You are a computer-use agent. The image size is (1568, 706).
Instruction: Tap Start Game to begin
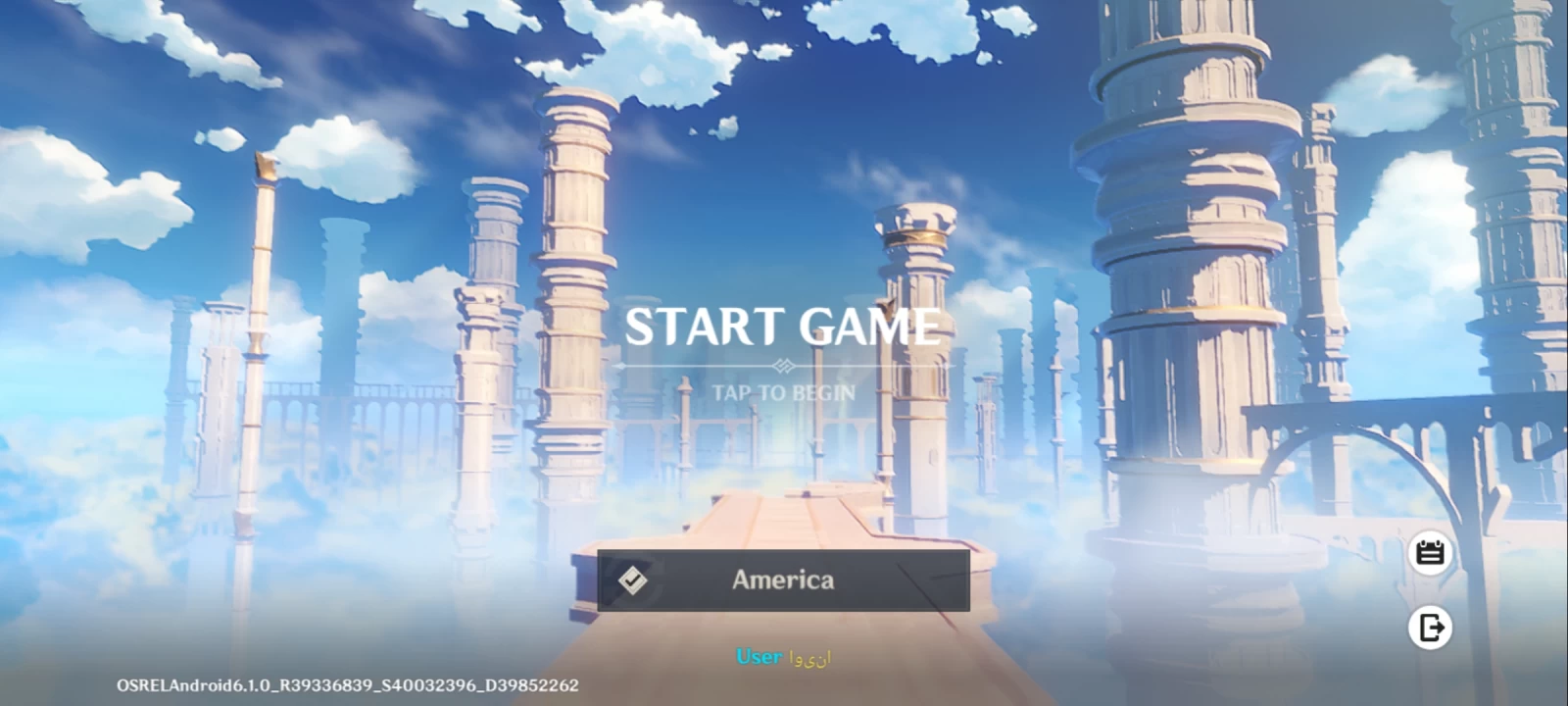pyautogui.click(x=783, y=328)
